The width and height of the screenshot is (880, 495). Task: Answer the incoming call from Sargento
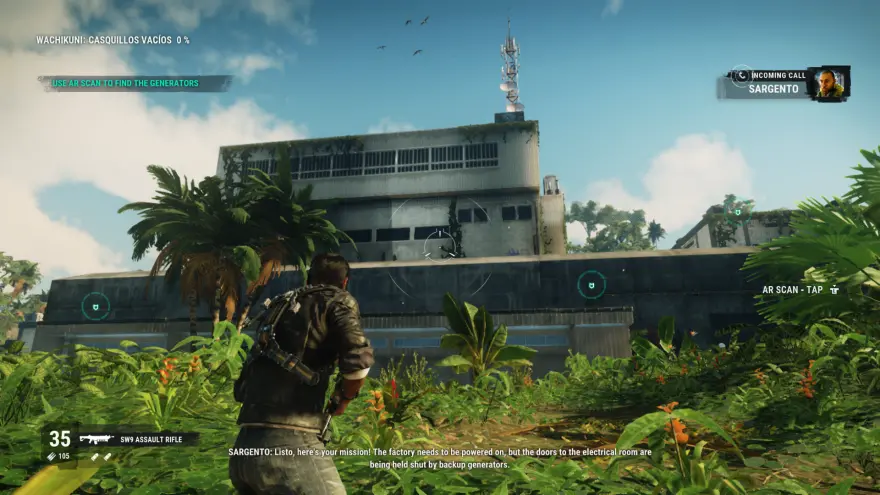(x=741, y=76)
